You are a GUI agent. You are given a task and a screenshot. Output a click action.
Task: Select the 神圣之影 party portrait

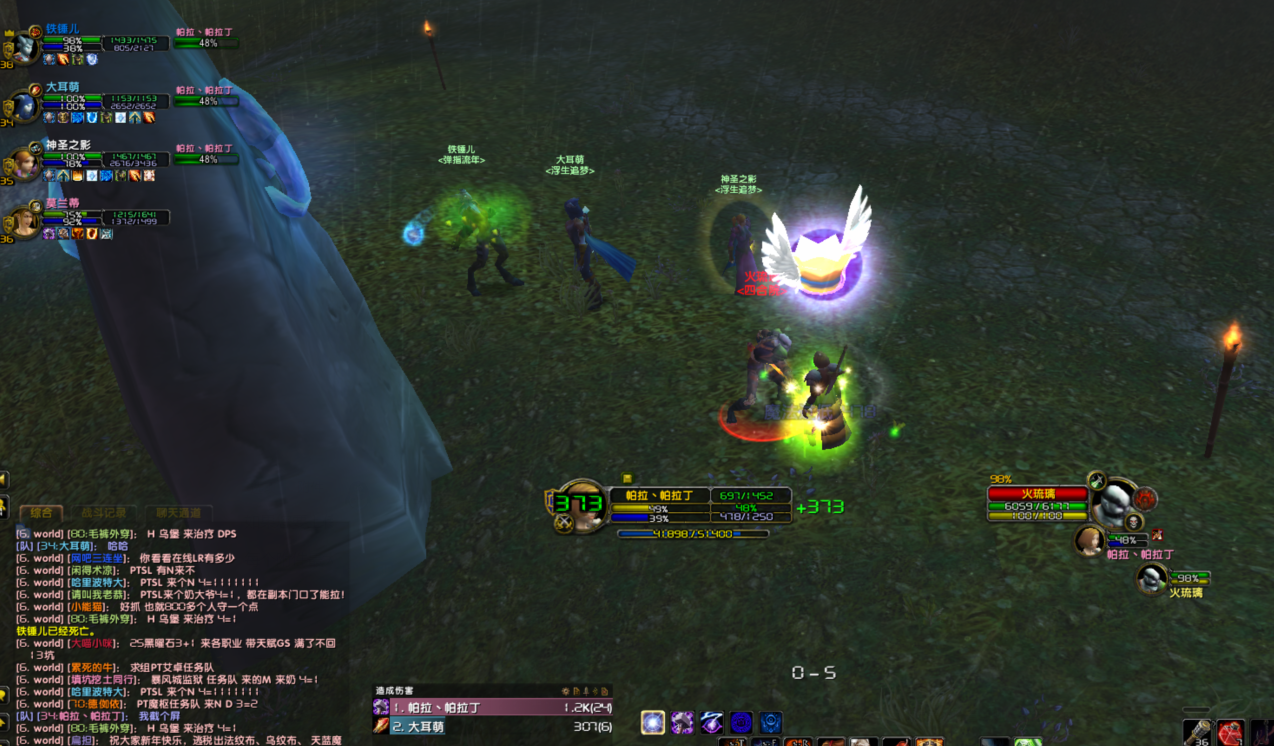point(24,163)
